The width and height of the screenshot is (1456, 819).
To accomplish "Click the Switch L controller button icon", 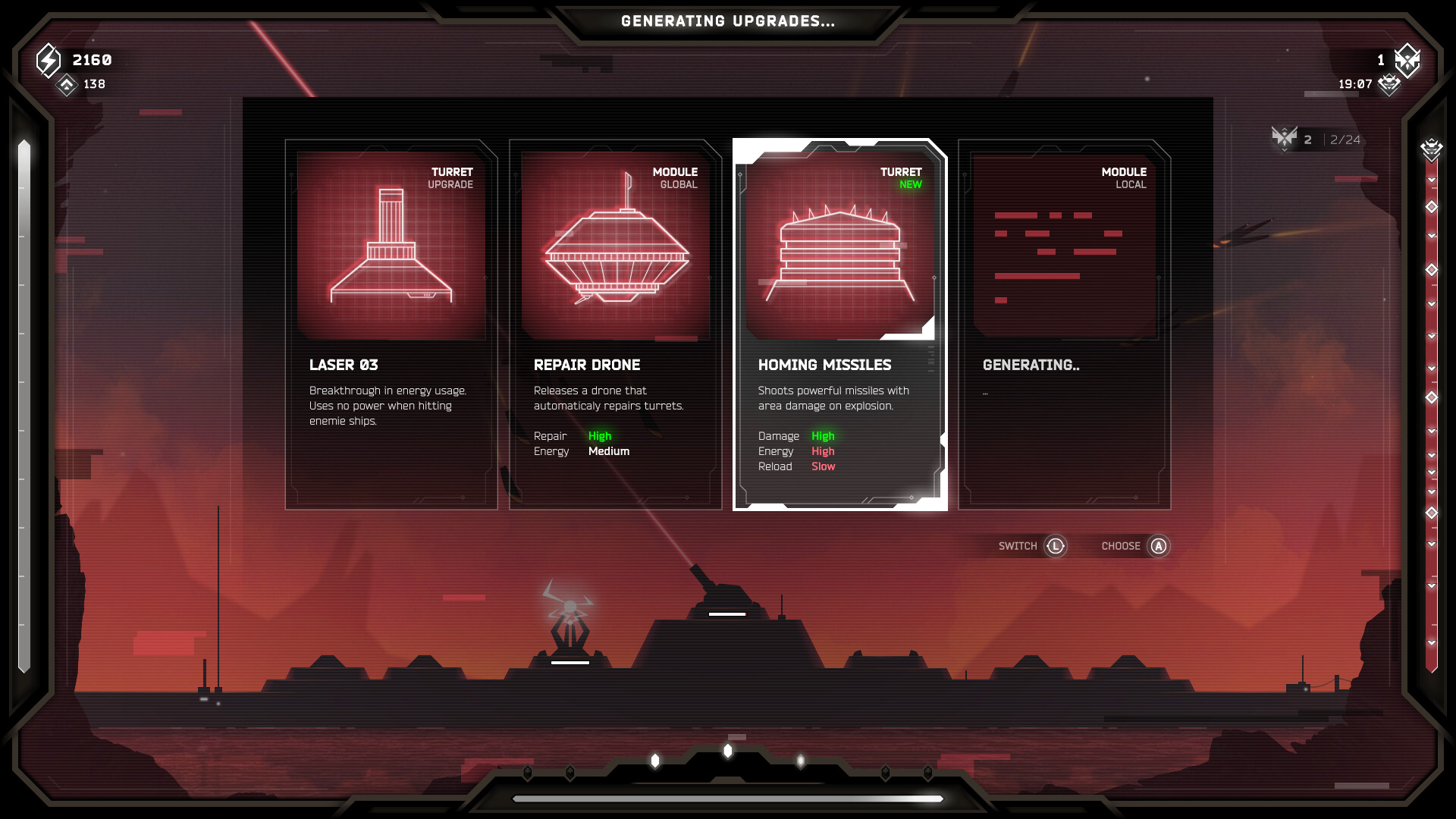I will coord(1057,546).
